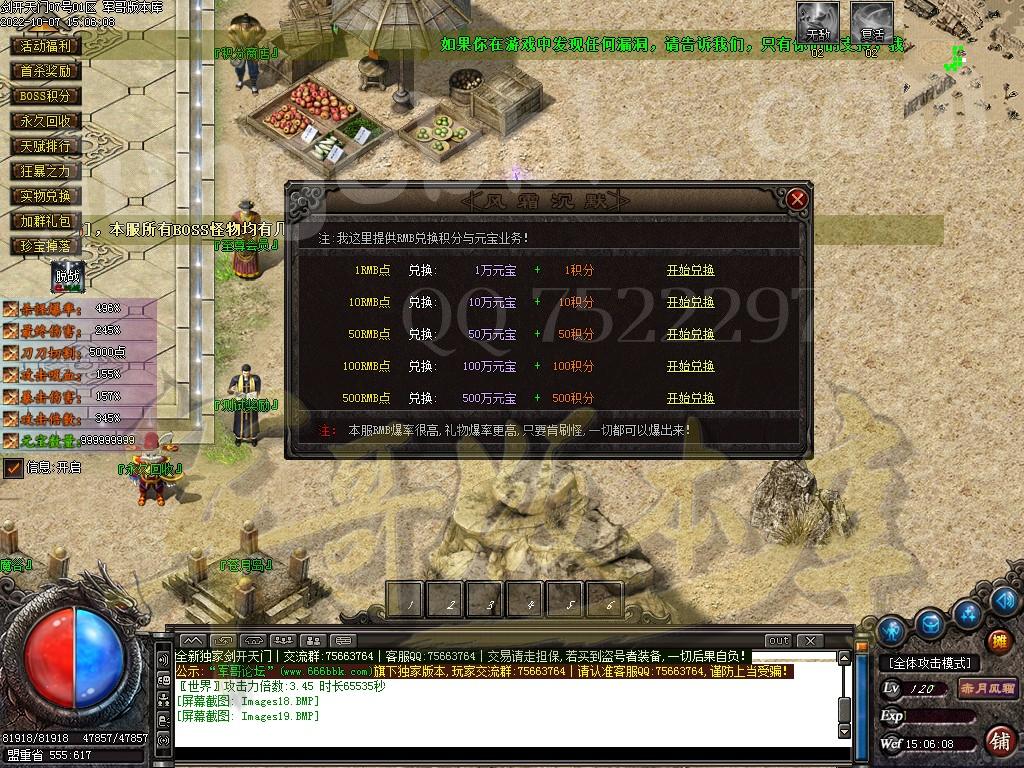Open the 加群礼包 gift menu
This screenshot has height=768, width=1024.
point(46,221)
